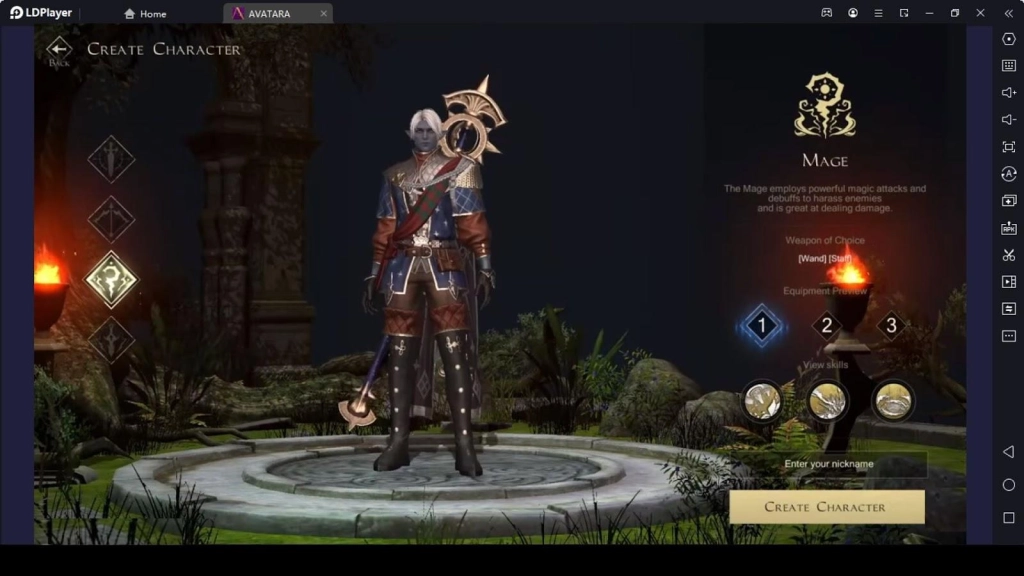Confirm with the Create Character button
Image resolution: width=1024 pixels, height=576 pixels.
(x=826, y=507)
